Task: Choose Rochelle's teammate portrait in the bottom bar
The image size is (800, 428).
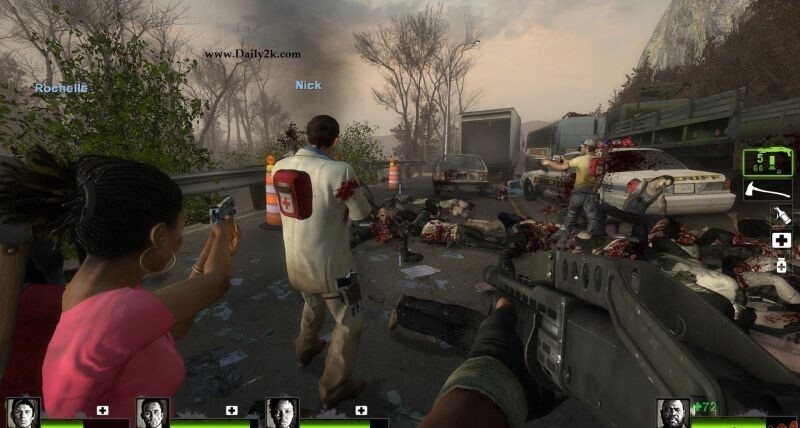Action: point(282,412)
